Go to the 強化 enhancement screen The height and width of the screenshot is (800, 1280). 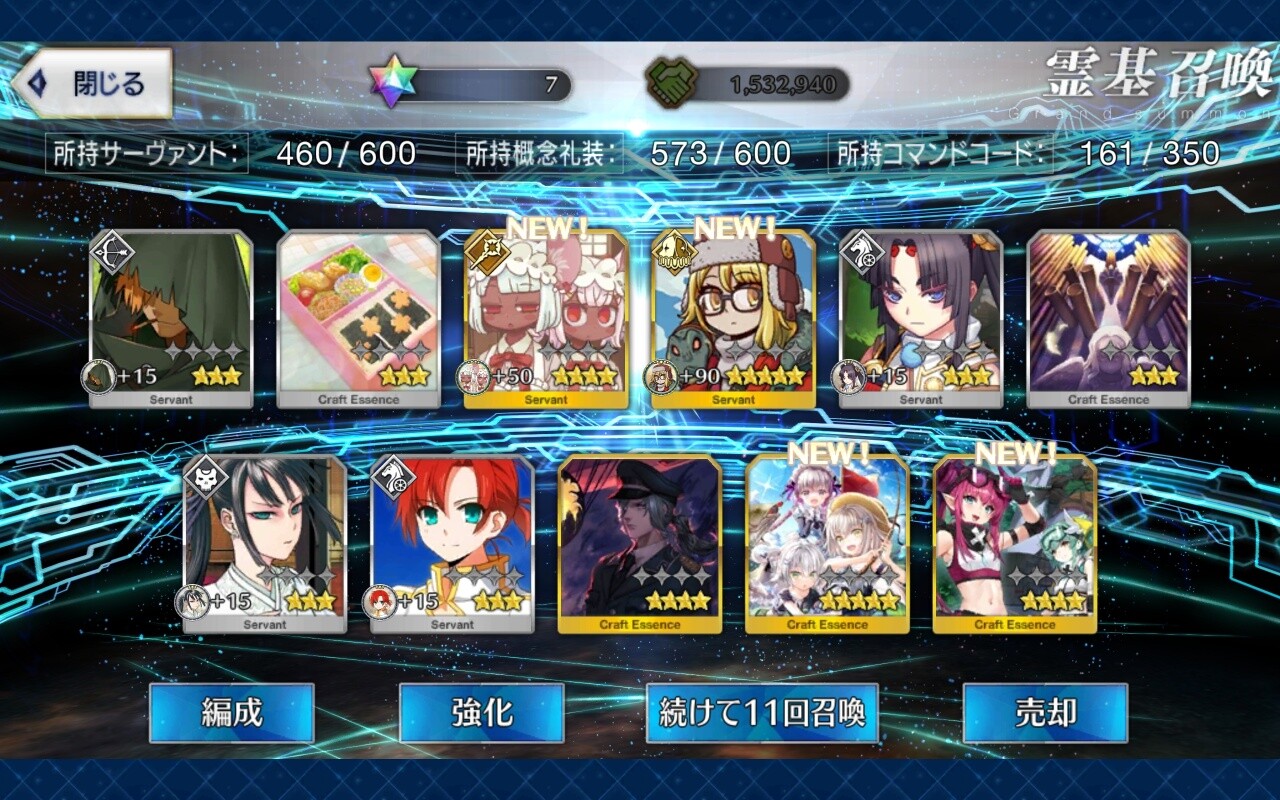point(481,713)
